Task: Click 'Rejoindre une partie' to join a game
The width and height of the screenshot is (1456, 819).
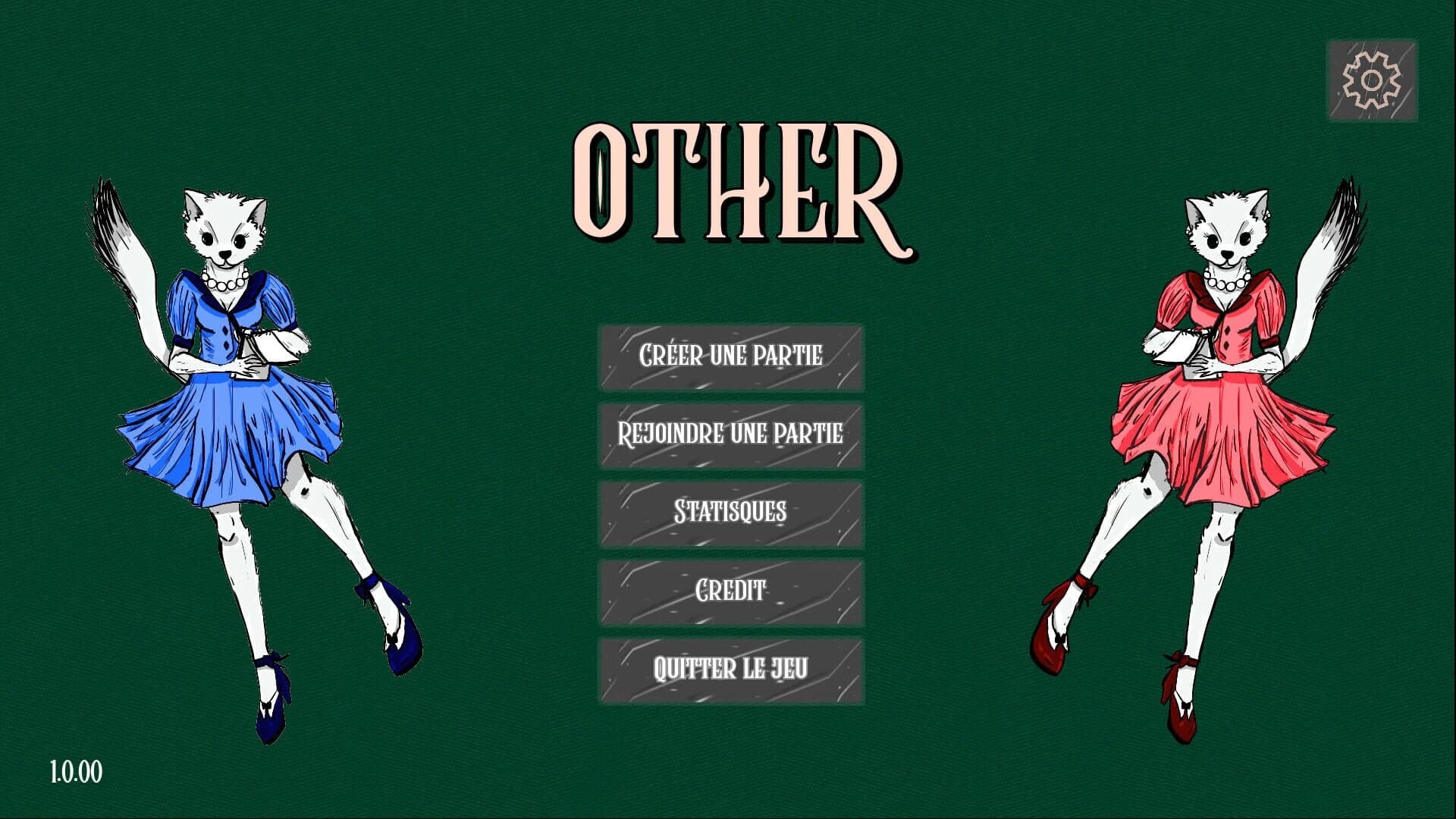Action: click(732, 435)
